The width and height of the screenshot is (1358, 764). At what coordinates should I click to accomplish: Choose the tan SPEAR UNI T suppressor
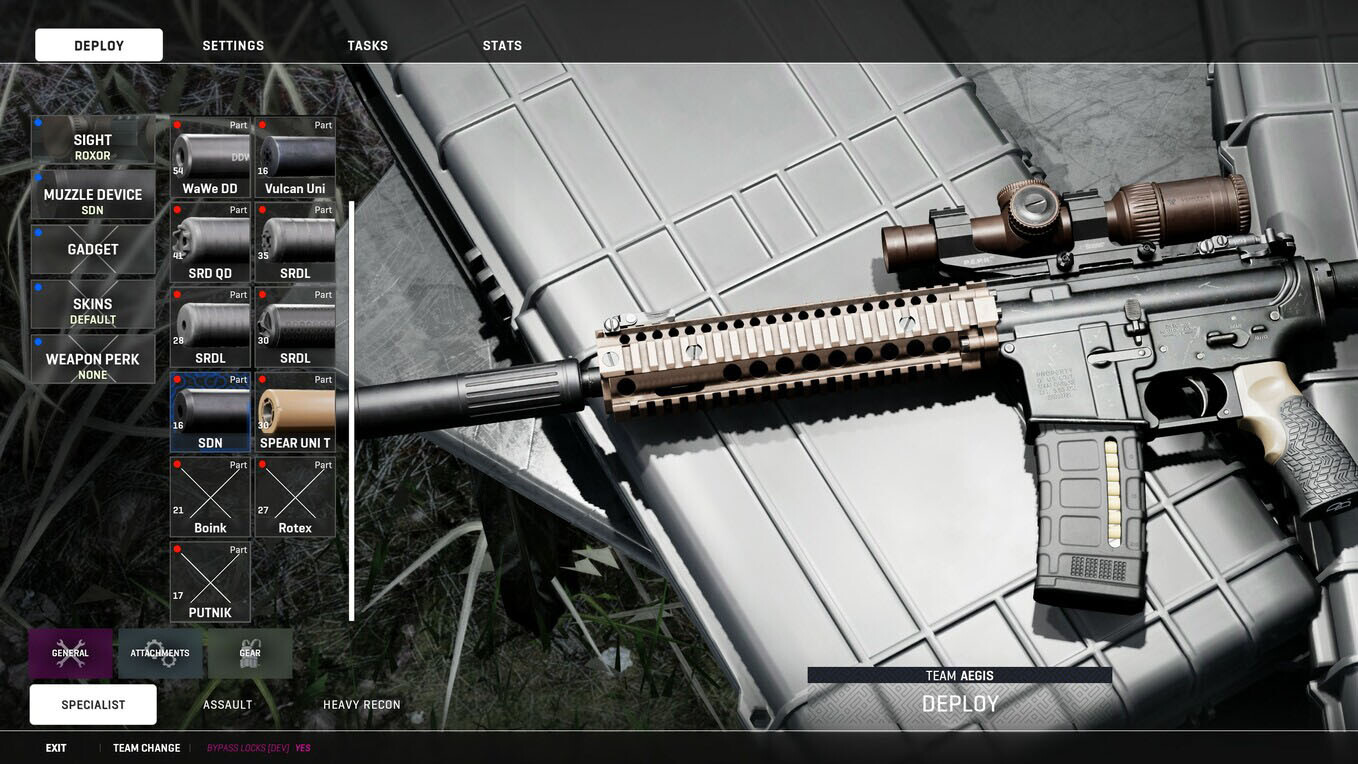pyautogui.click(x=295, y=413)
